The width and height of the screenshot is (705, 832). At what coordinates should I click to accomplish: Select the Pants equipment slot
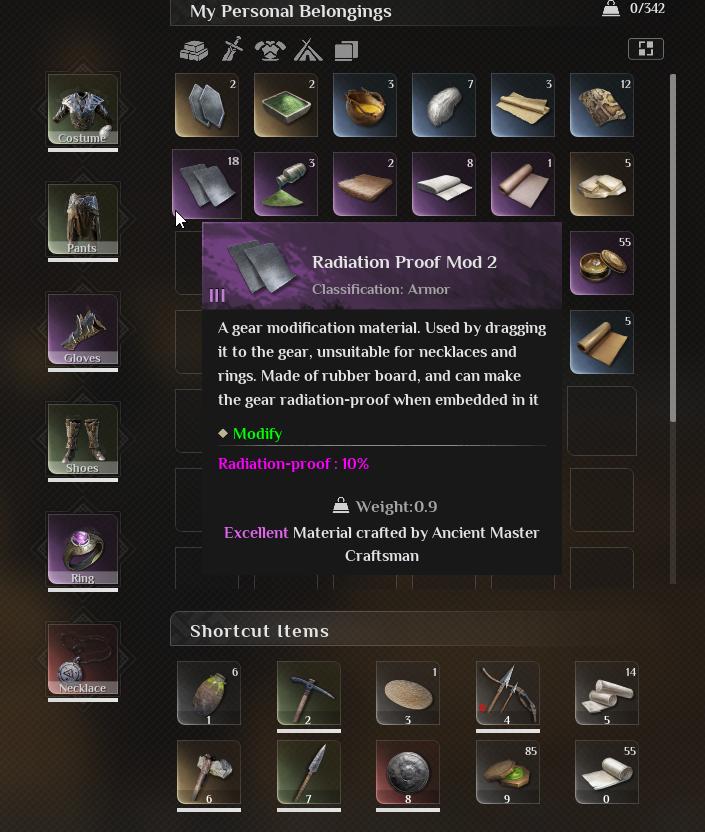coord(83,219)
